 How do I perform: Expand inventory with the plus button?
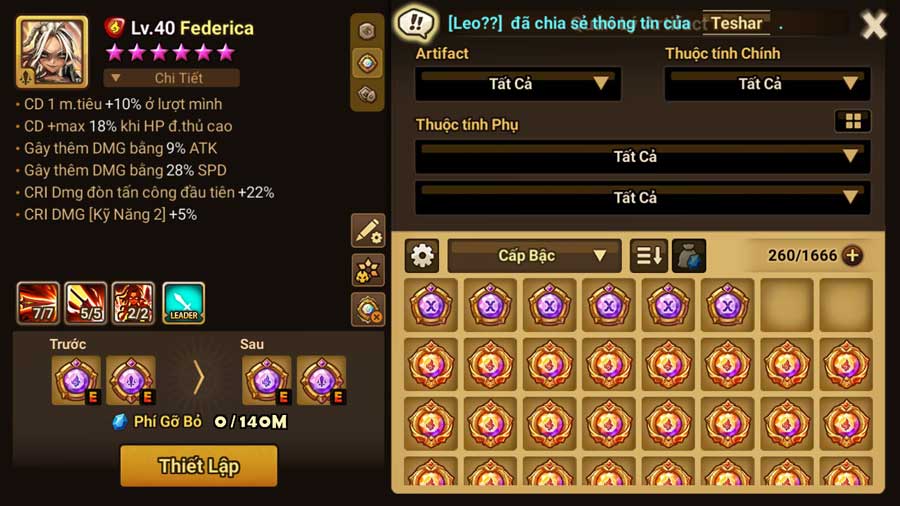(x=852, y=256)
